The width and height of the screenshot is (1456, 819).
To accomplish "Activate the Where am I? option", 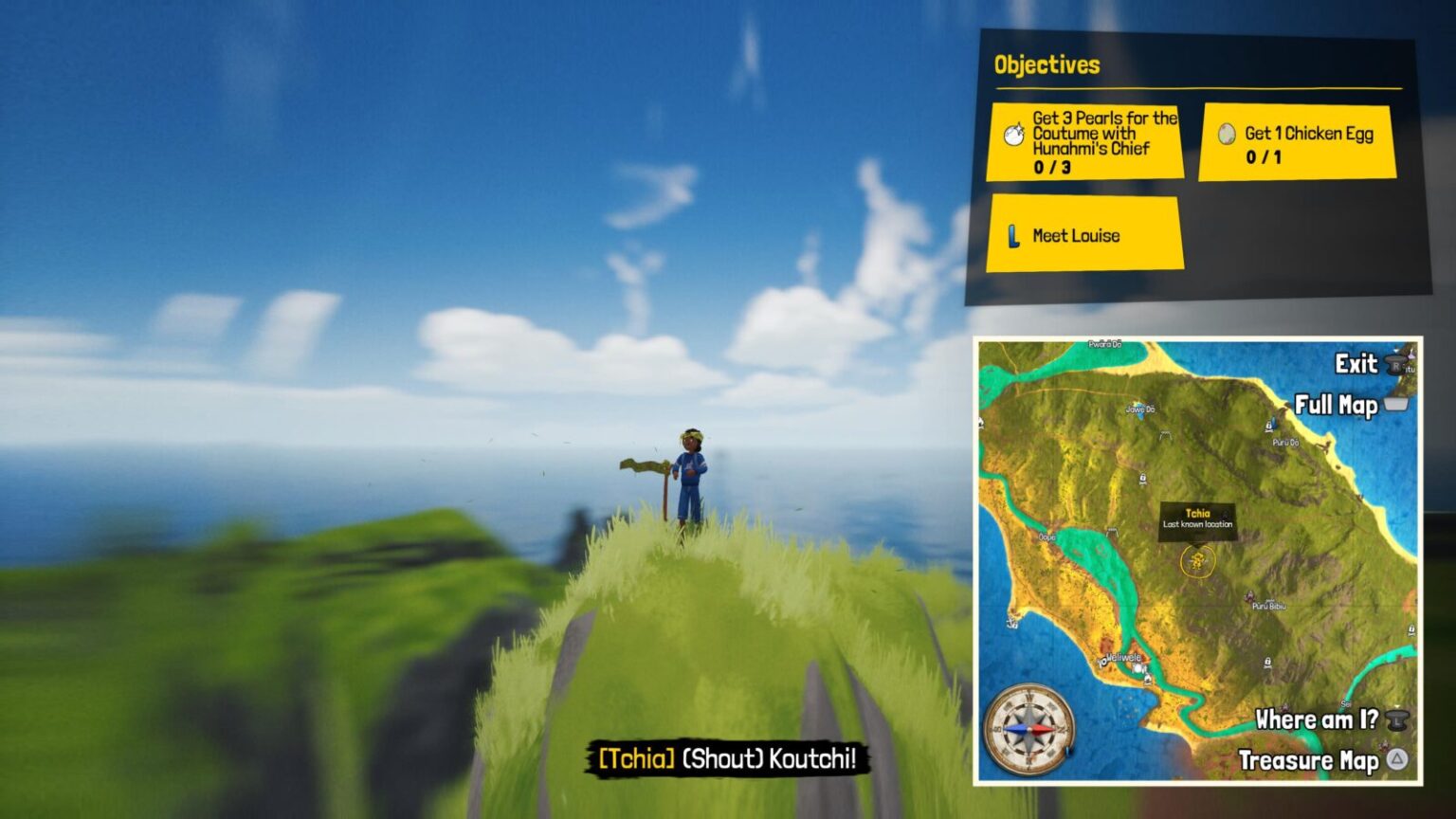I will click(1317, 719).
